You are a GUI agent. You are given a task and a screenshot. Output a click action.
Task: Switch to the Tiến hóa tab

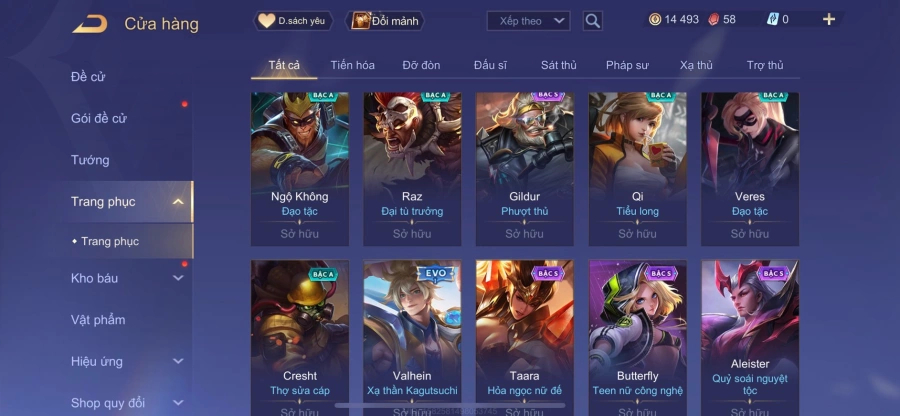(352, 65)
